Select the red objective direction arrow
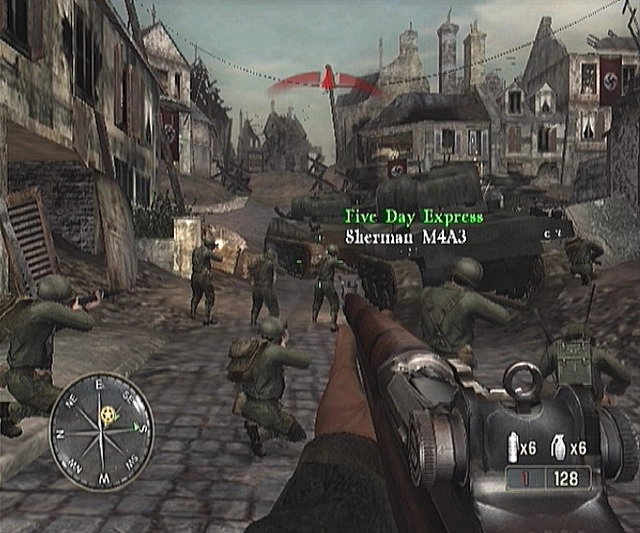This screenshot has width=640, height=533. coord(326,81)
